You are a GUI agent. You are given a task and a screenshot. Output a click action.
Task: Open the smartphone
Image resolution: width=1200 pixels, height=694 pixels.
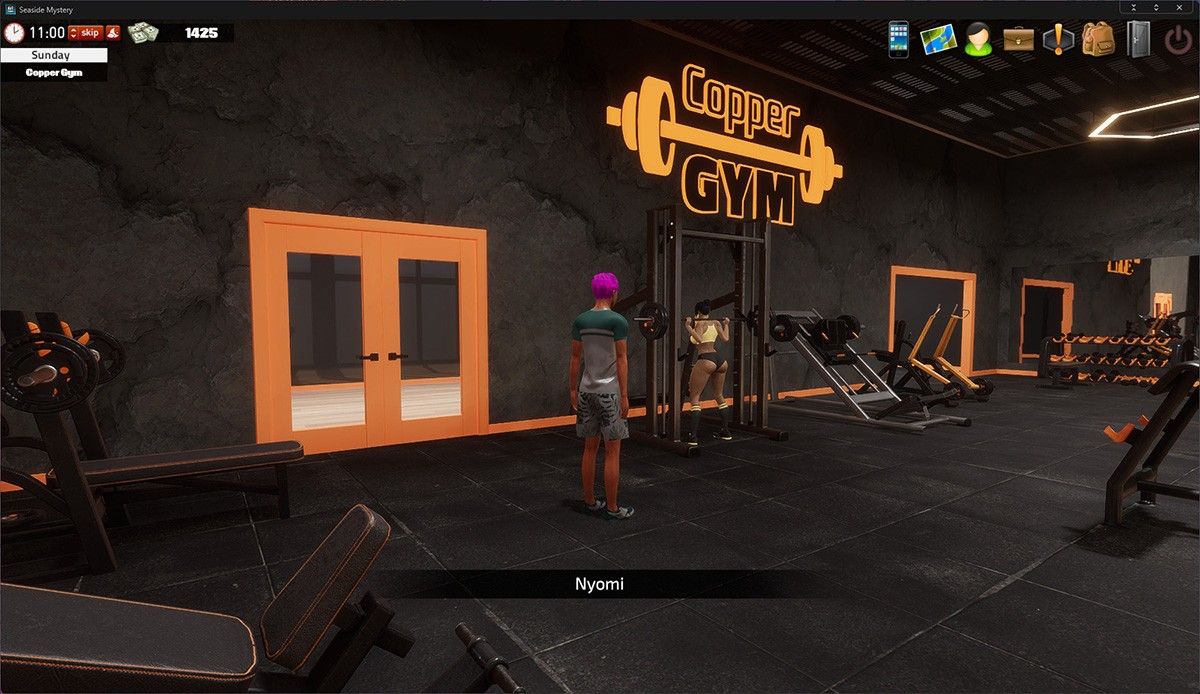point(899,40)
